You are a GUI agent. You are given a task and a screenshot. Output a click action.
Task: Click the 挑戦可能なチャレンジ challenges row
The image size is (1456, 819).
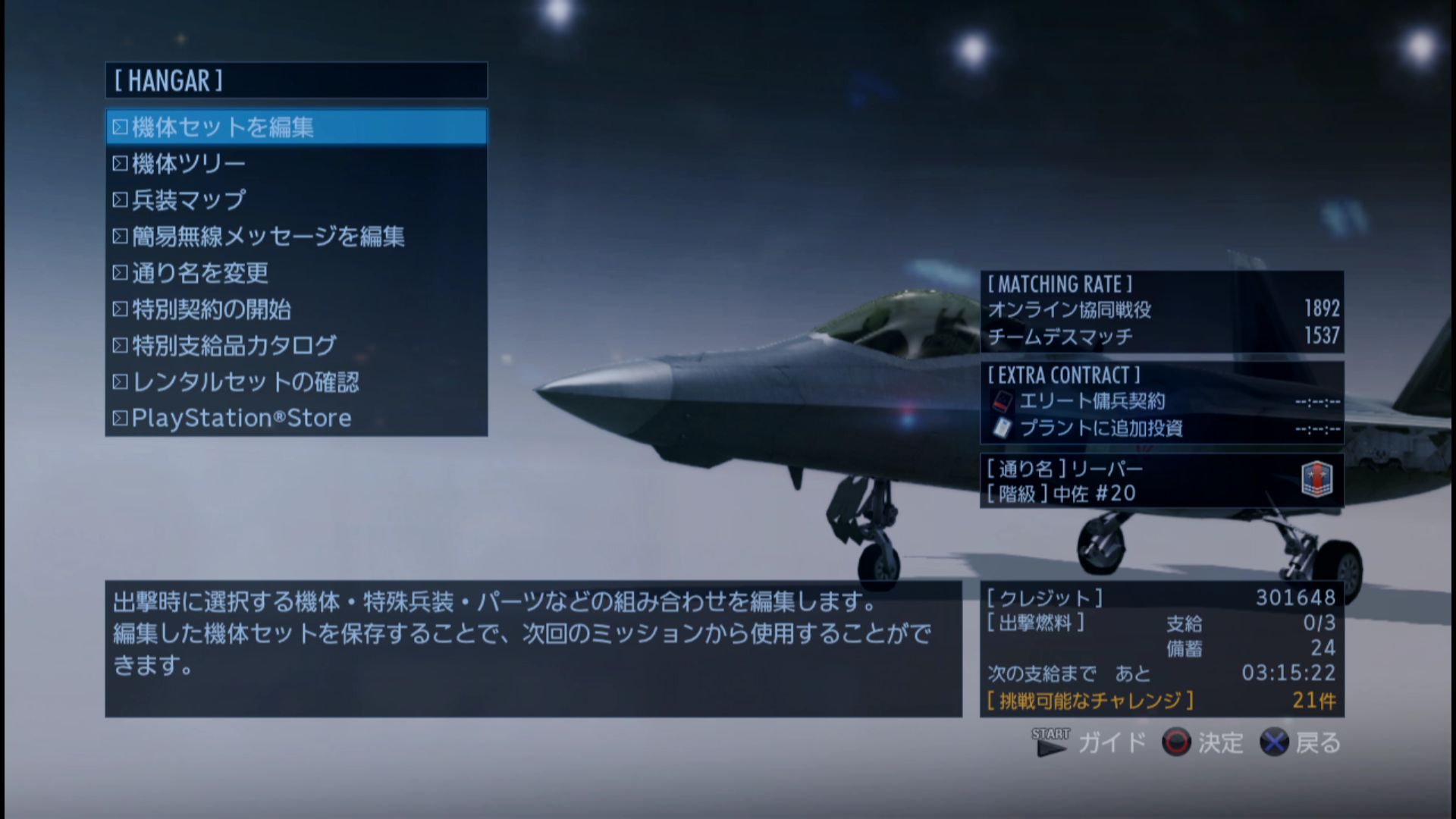click(x=1161, y=700)
